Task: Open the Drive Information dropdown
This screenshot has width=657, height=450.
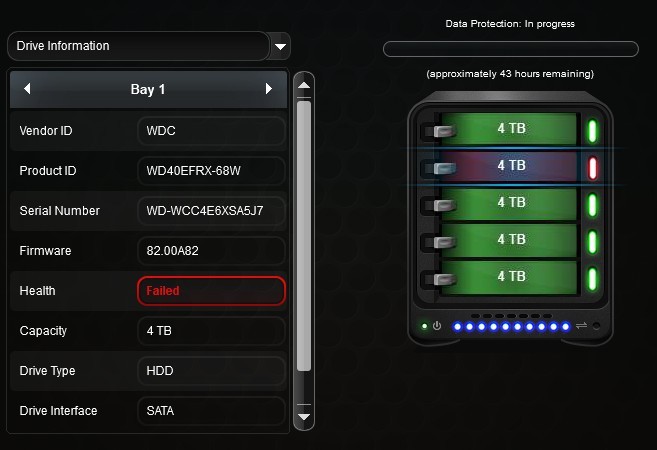Action: (x=281, y=46)
